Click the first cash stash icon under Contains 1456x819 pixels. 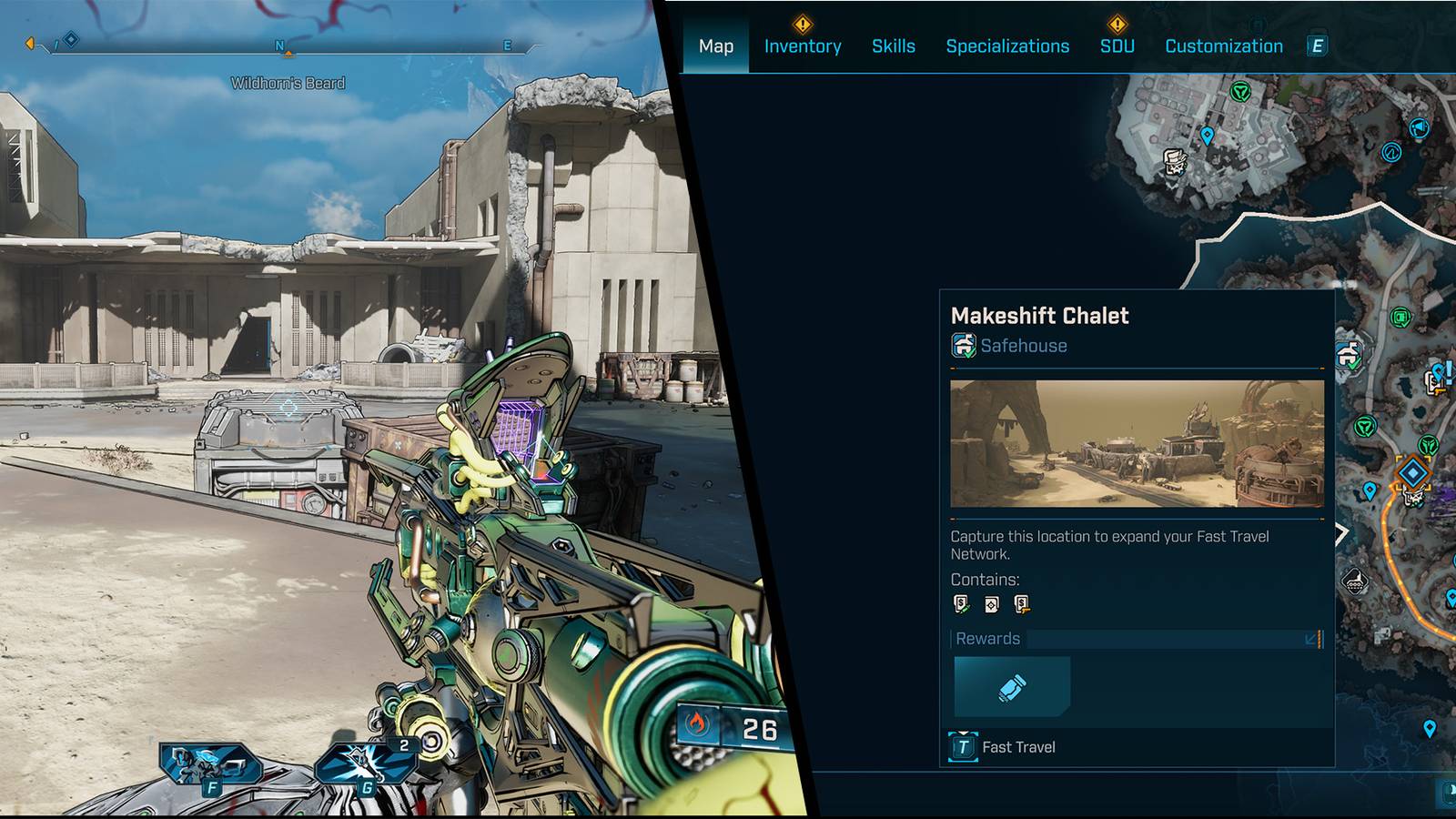coord(959,603)
